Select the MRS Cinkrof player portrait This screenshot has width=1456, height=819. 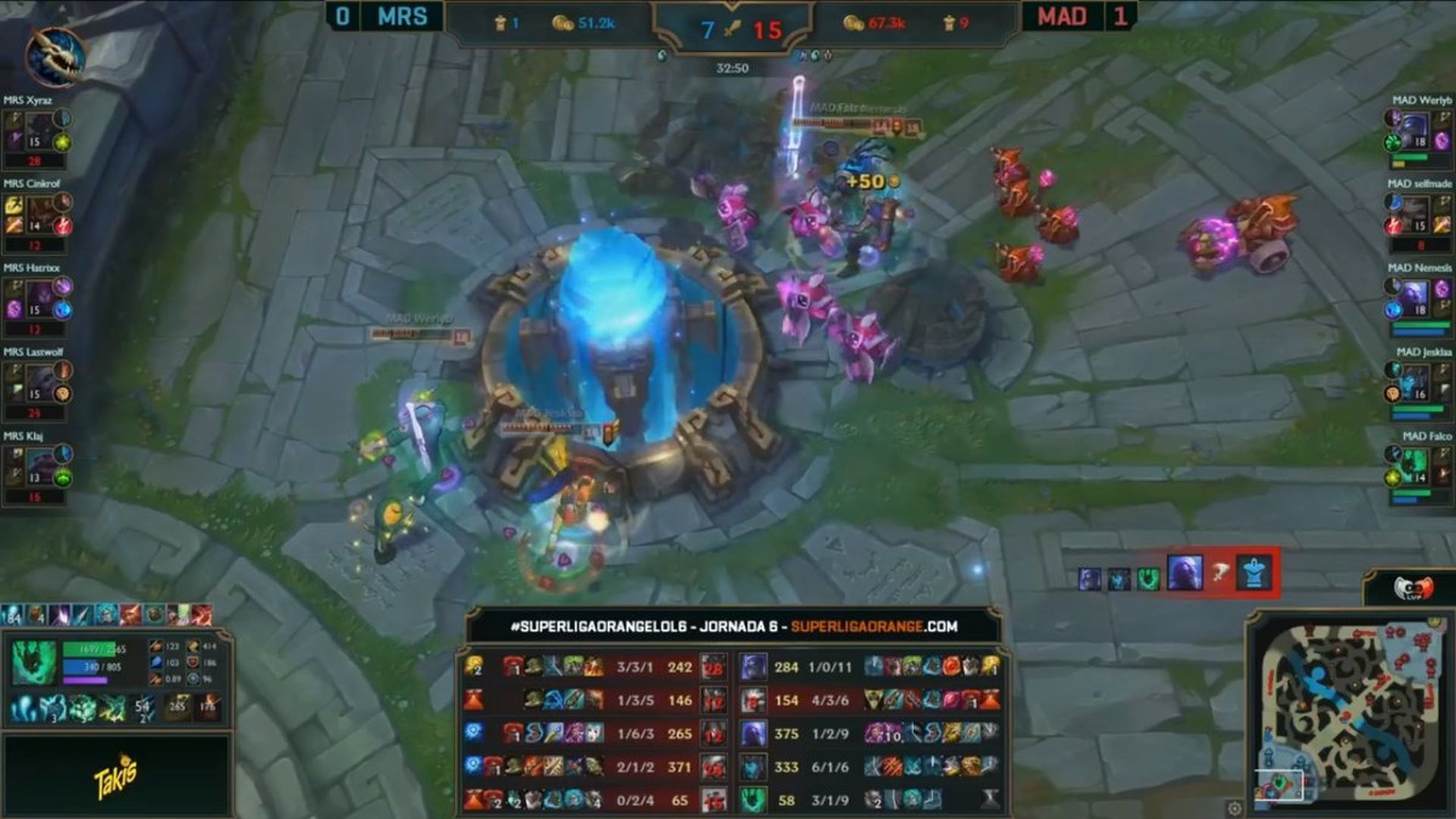[39, 215]
